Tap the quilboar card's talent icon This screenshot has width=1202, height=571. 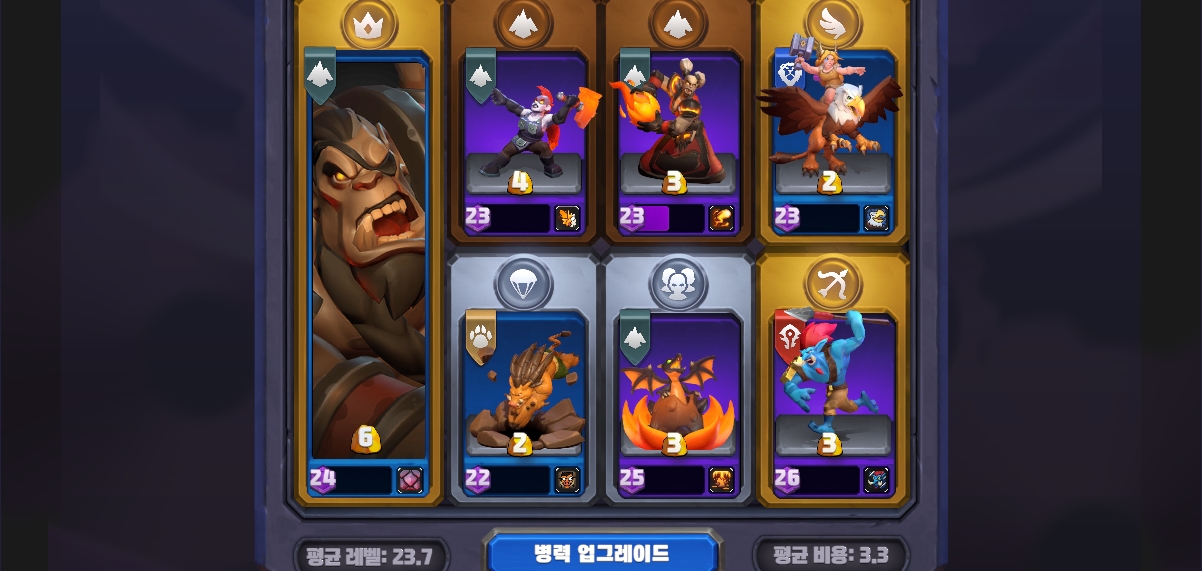point(567,480)
